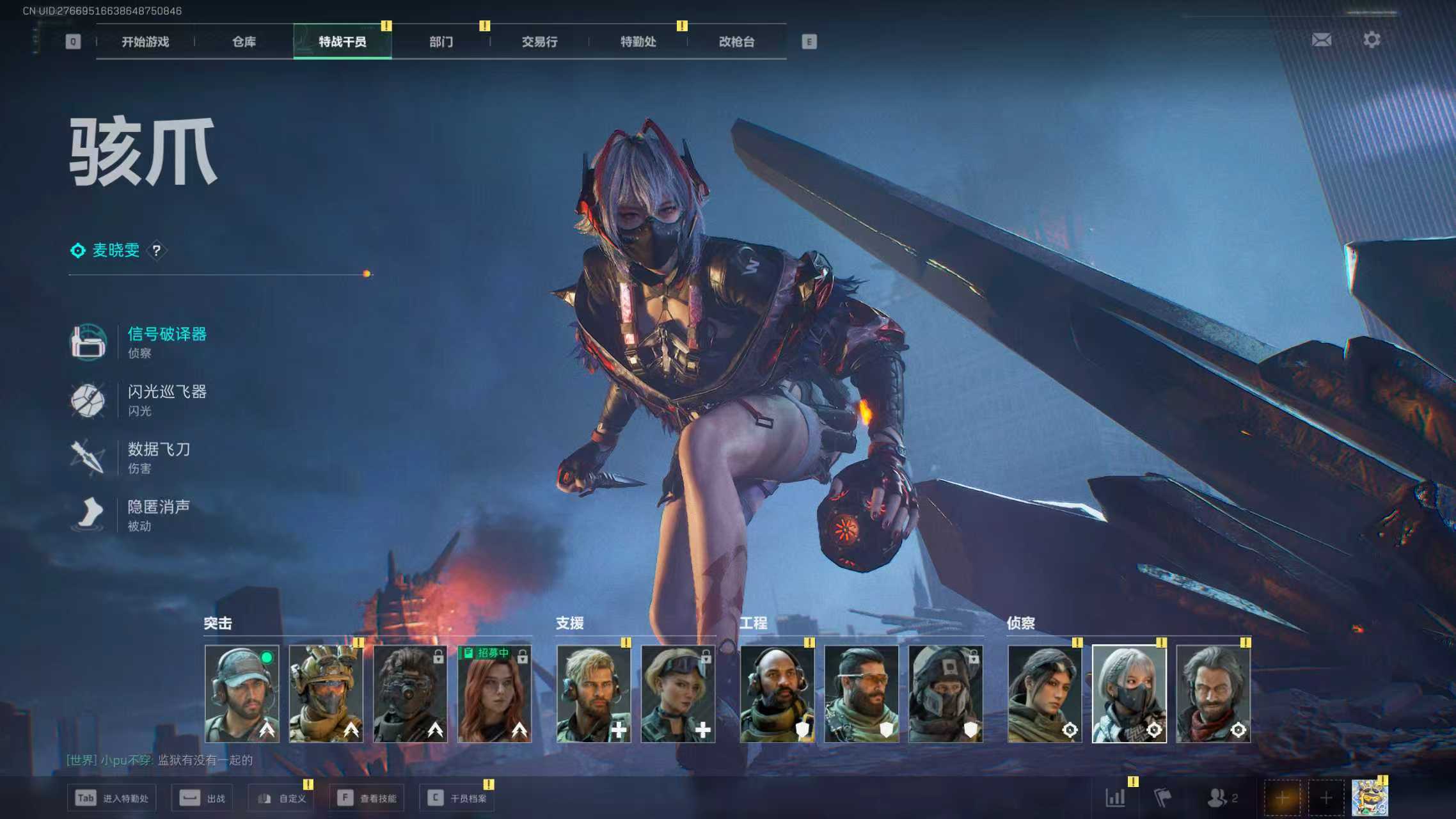View the 闪光巡飞器 skill
This screenshot has height=819, width=1456.
pos(166,399)
